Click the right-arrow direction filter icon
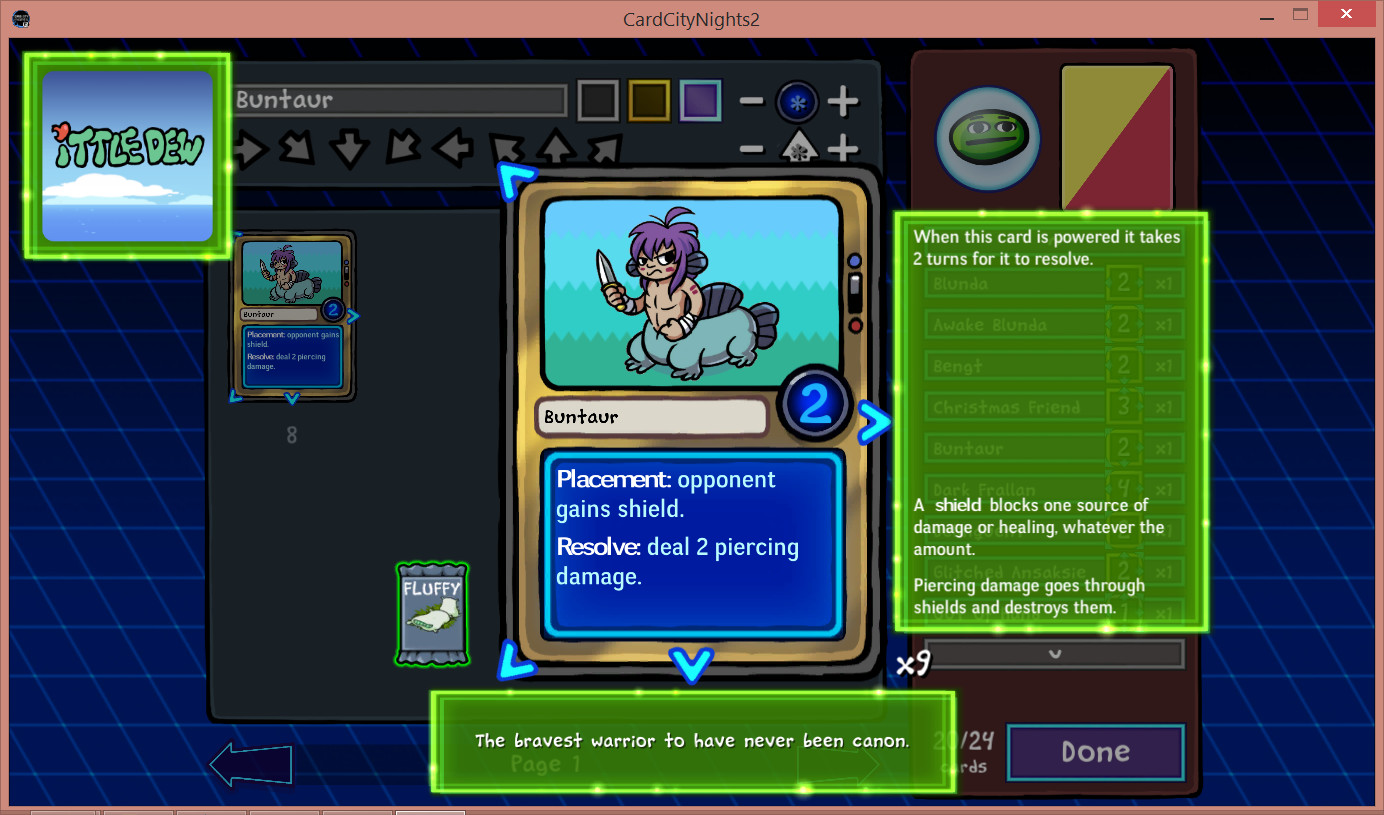Screen dimensions: 1384x815 (250, 148)
